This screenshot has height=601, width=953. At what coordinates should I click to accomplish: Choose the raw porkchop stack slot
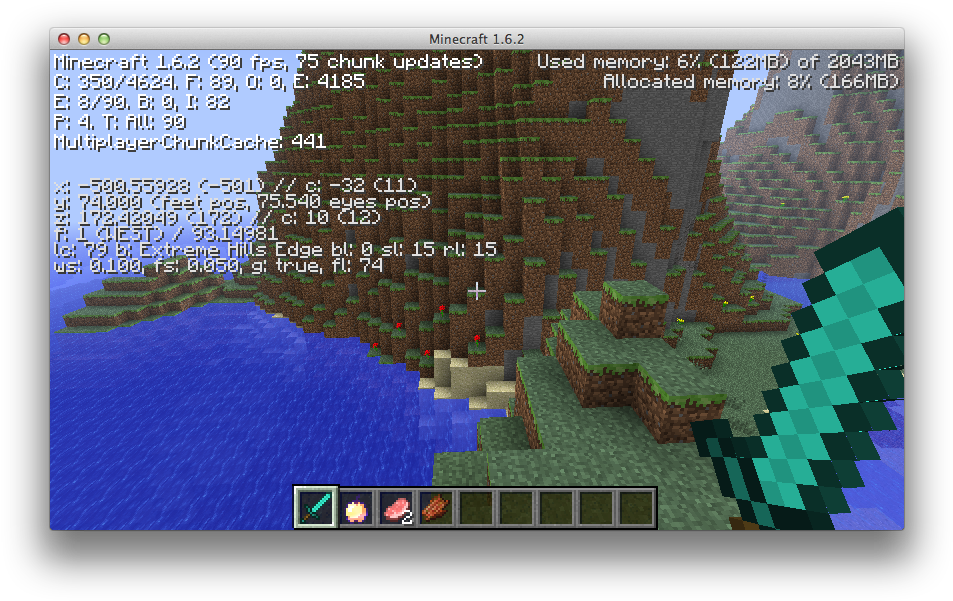(x=395, y=508)
